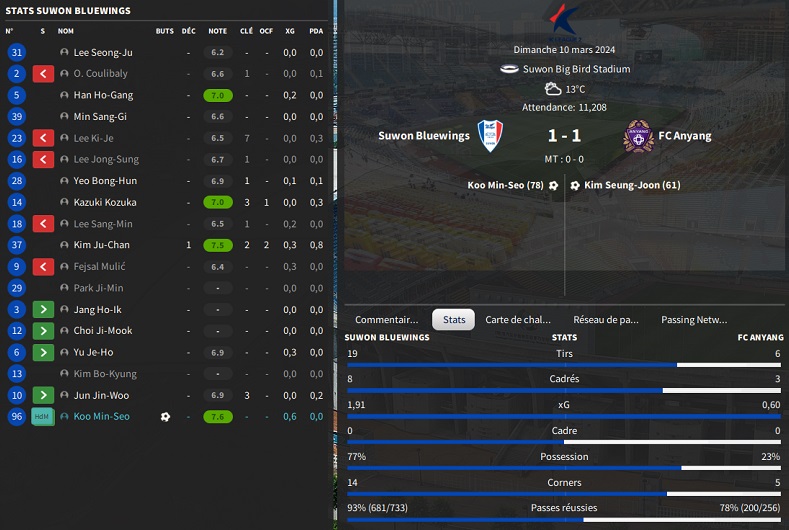Open FC Anyang team from the scoreline
Image resolution: width=789 pixels, height=530 pixels.
(685, 136)
